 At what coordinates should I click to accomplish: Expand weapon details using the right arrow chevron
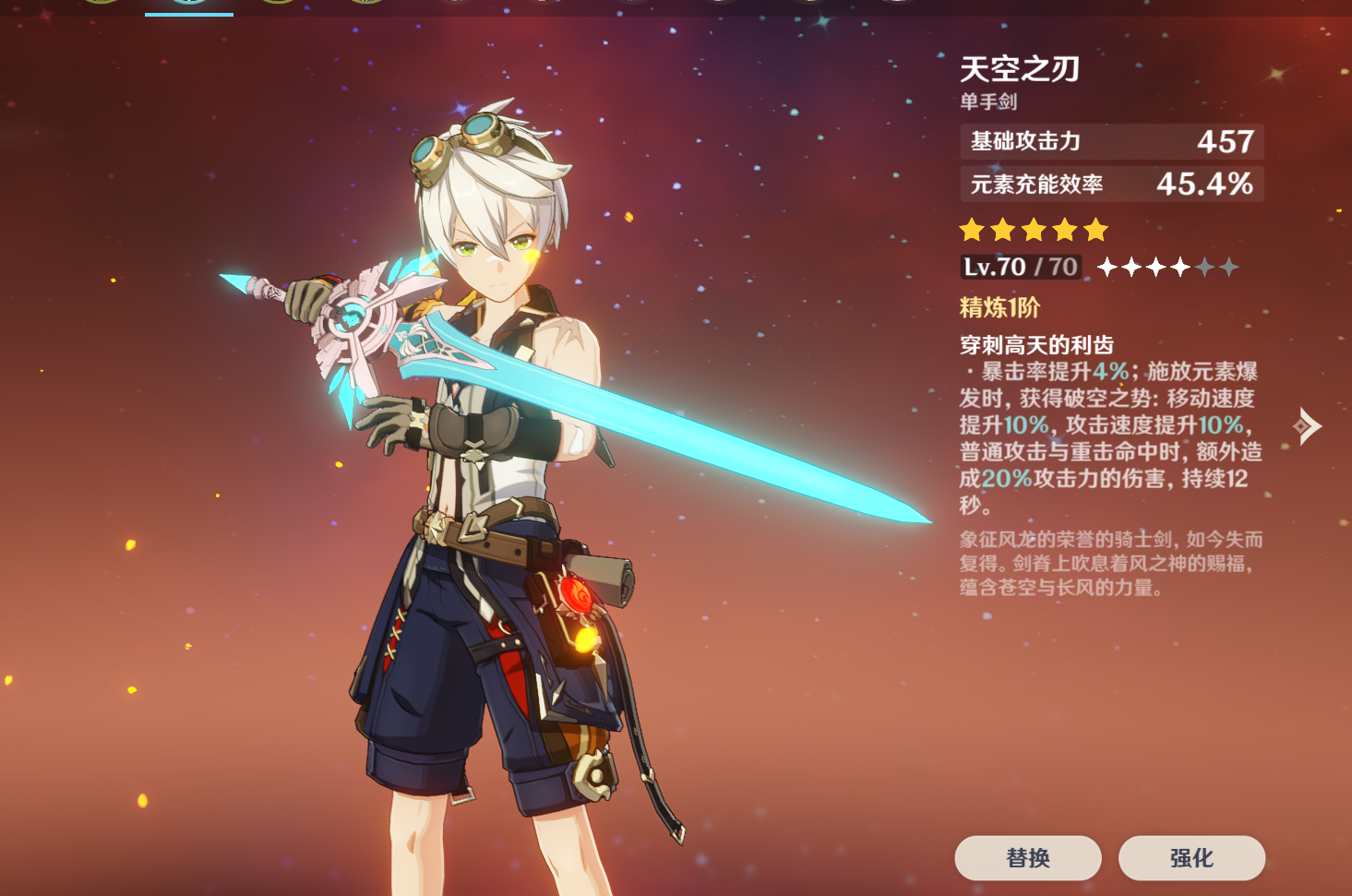tap(1308, 424)
